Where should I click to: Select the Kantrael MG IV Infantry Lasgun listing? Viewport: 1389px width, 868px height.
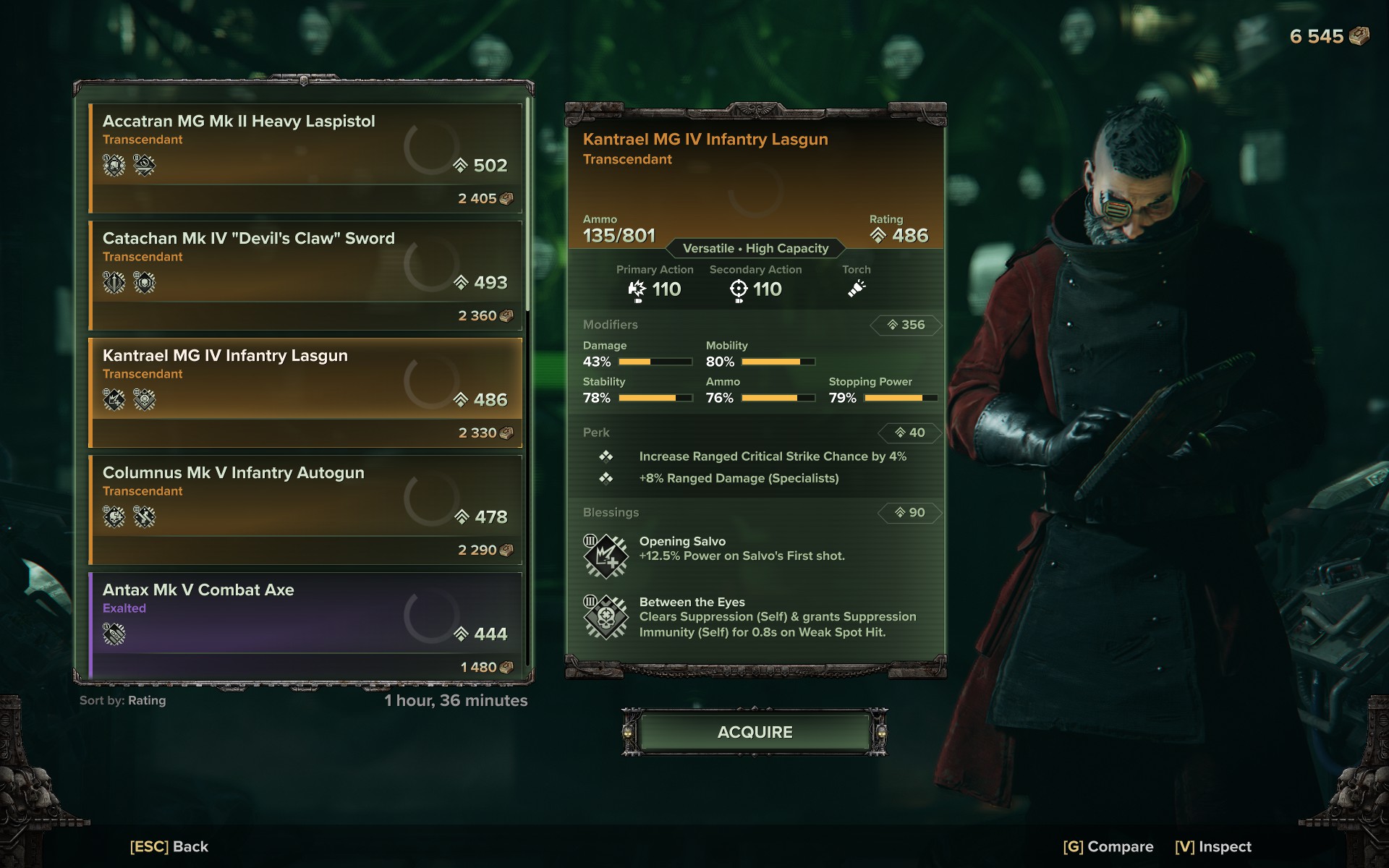tap(305, 392)
